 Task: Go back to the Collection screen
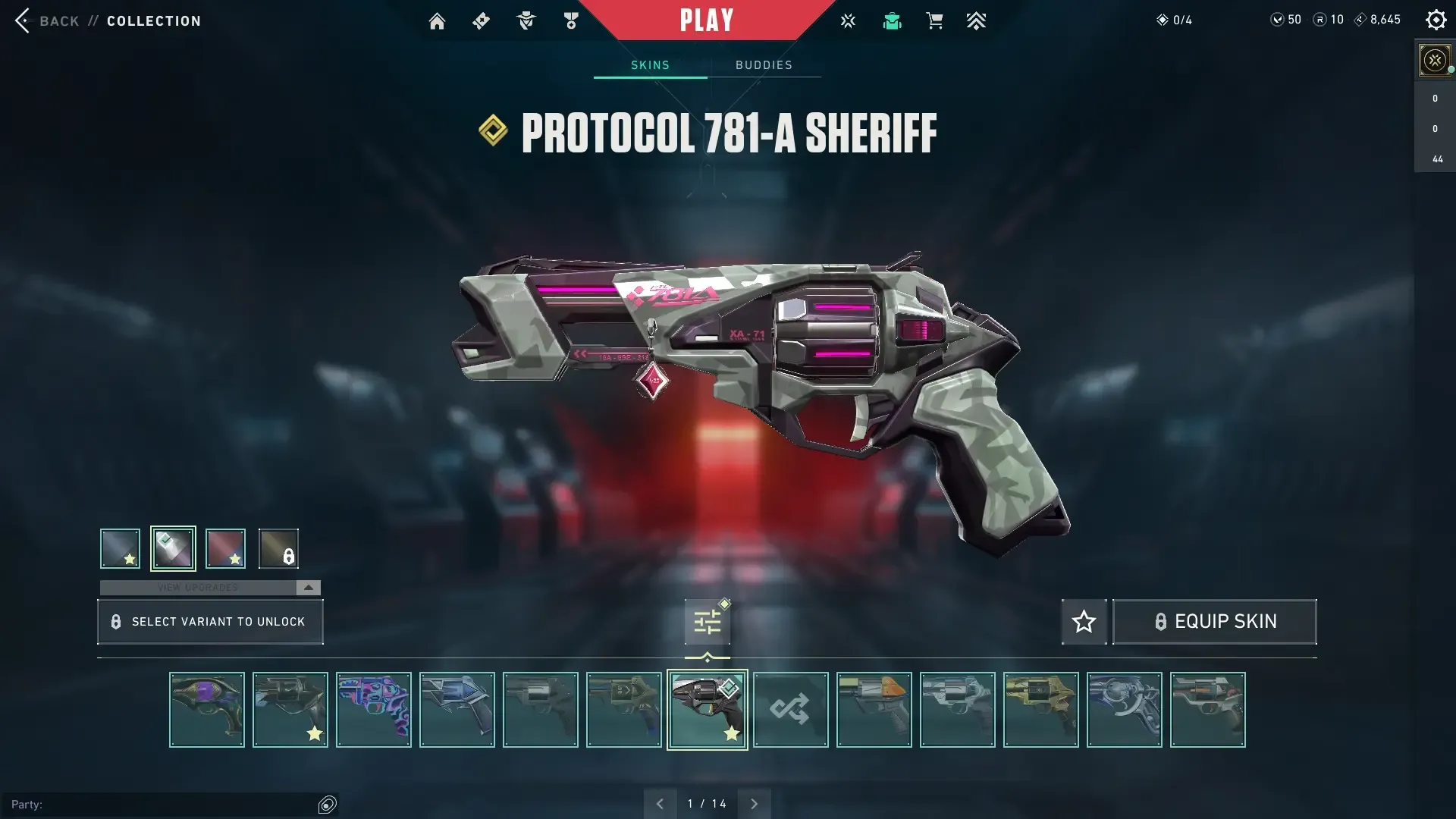pos(106,21)
